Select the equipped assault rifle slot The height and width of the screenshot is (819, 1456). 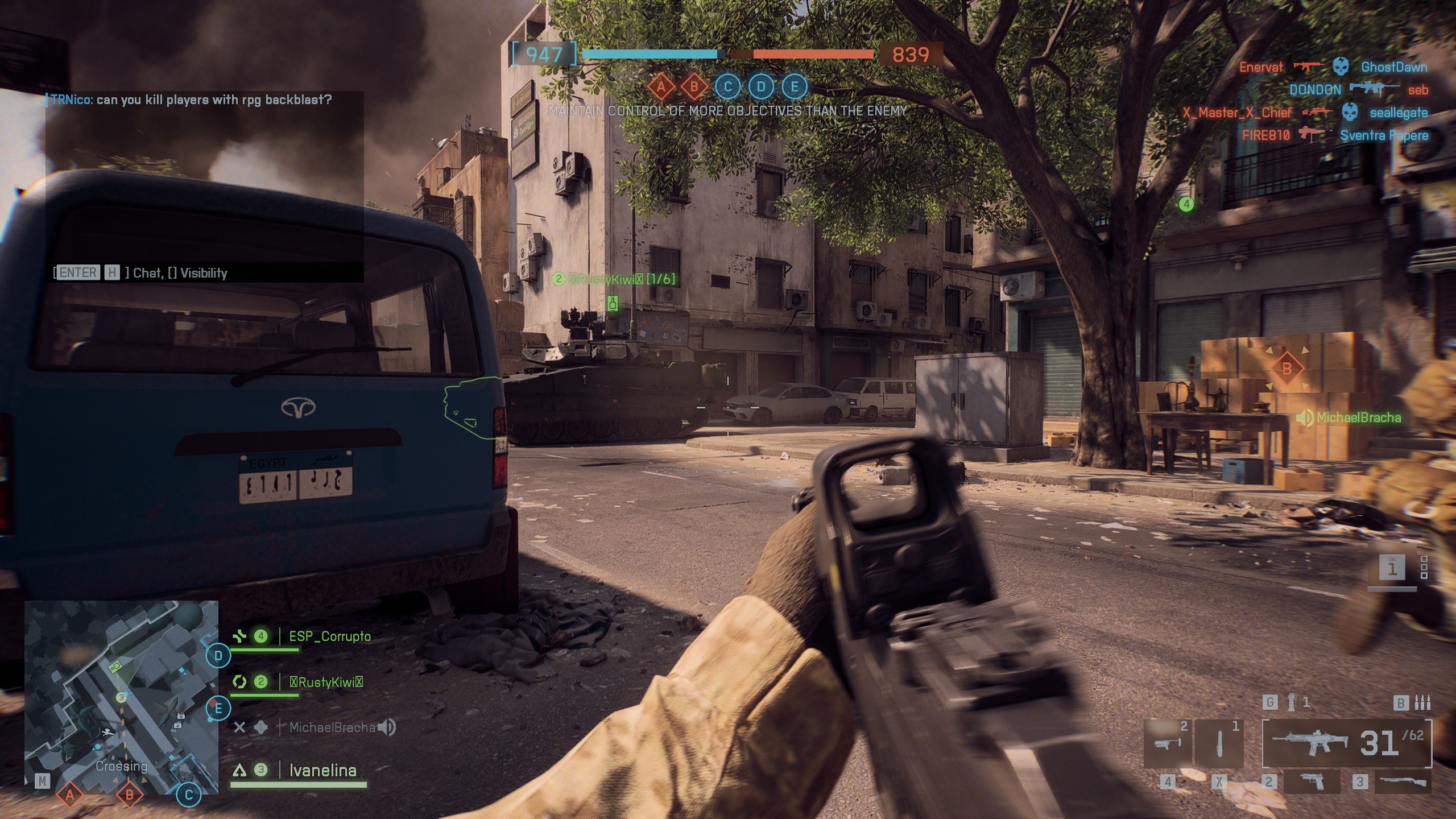click(x=1347, y=743)
